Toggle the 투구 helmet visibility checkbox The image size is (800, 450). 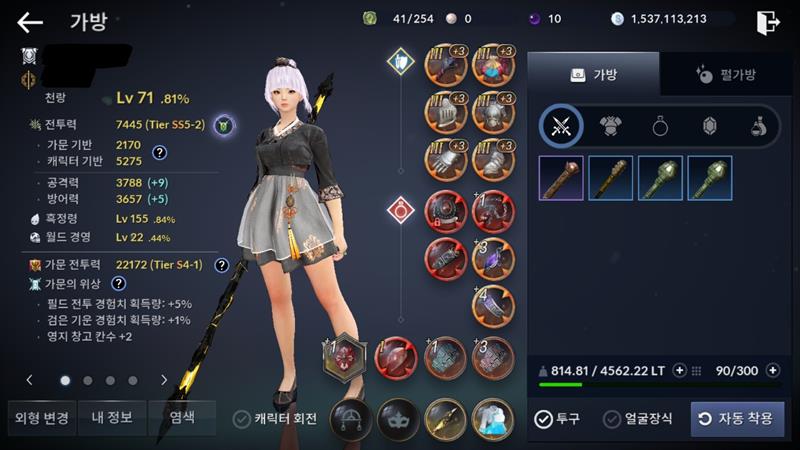click(543, 419)
